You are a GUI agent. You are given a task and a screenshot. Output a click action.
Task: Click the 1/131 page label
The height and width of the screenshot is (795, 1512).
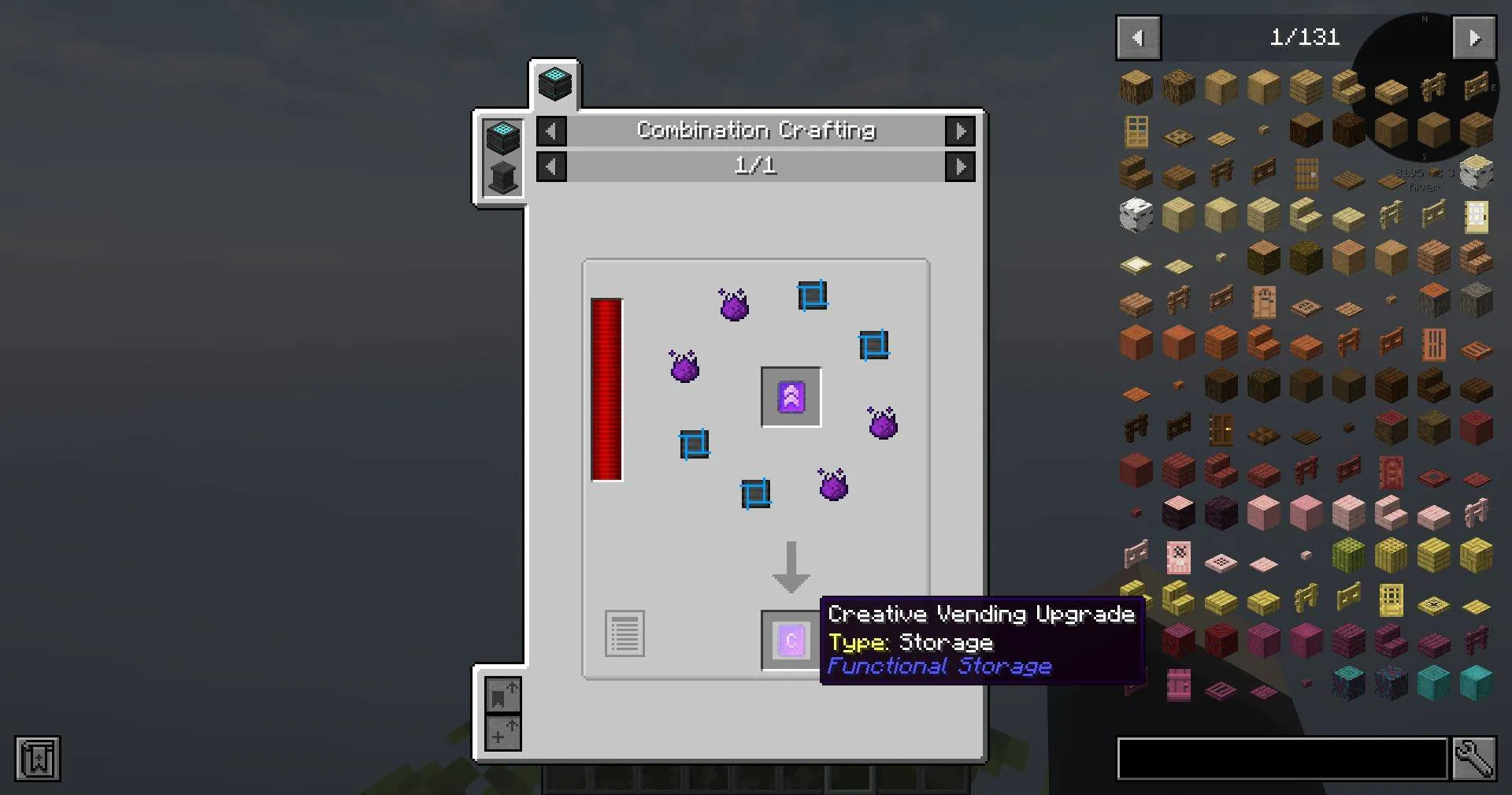[x=1306, y=37]
